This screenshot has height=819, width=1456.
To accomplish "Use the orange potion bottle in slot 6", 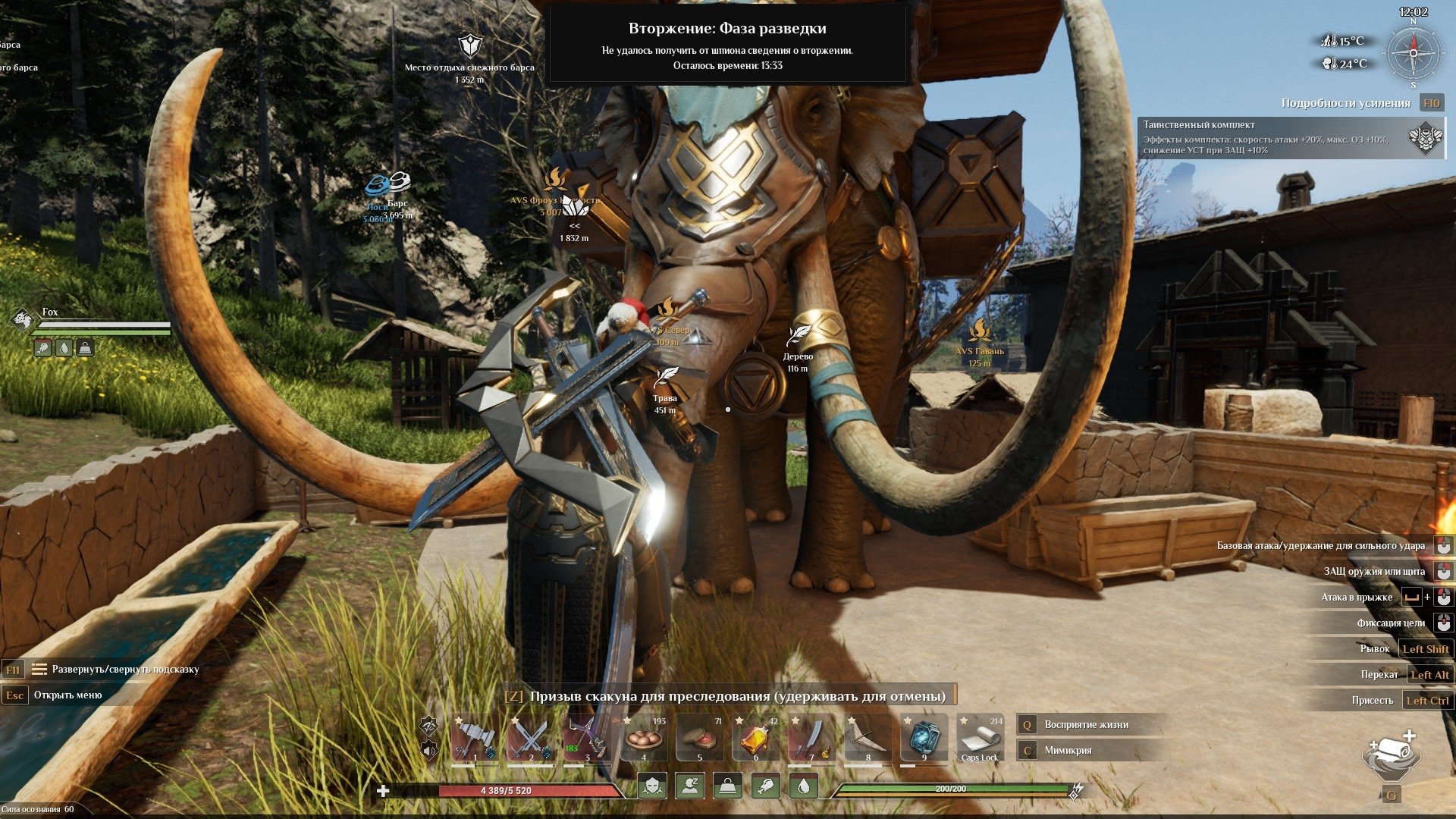I will [x=755, y=737].
